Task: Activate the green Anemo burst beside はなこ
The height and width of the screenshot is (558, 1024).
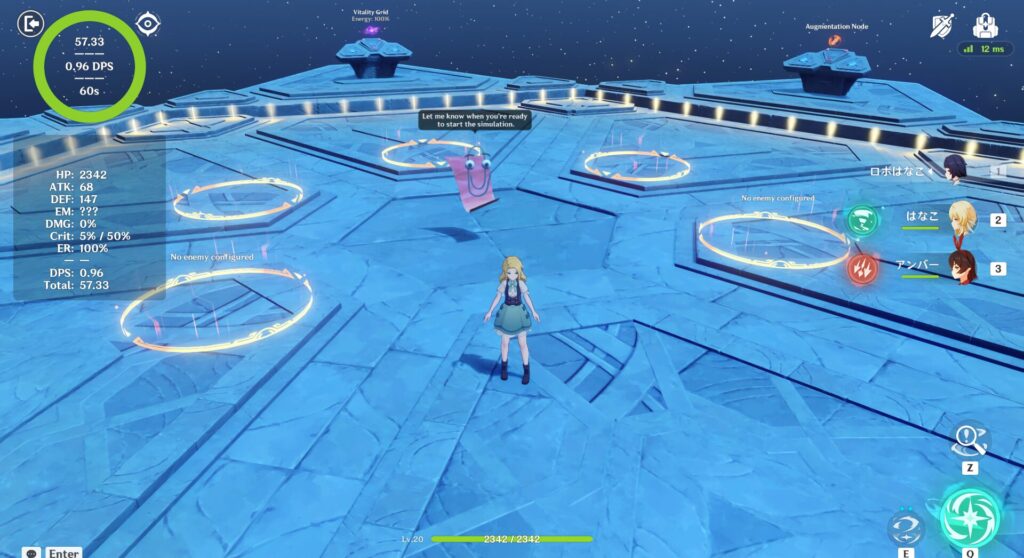Action: [860, 220]
